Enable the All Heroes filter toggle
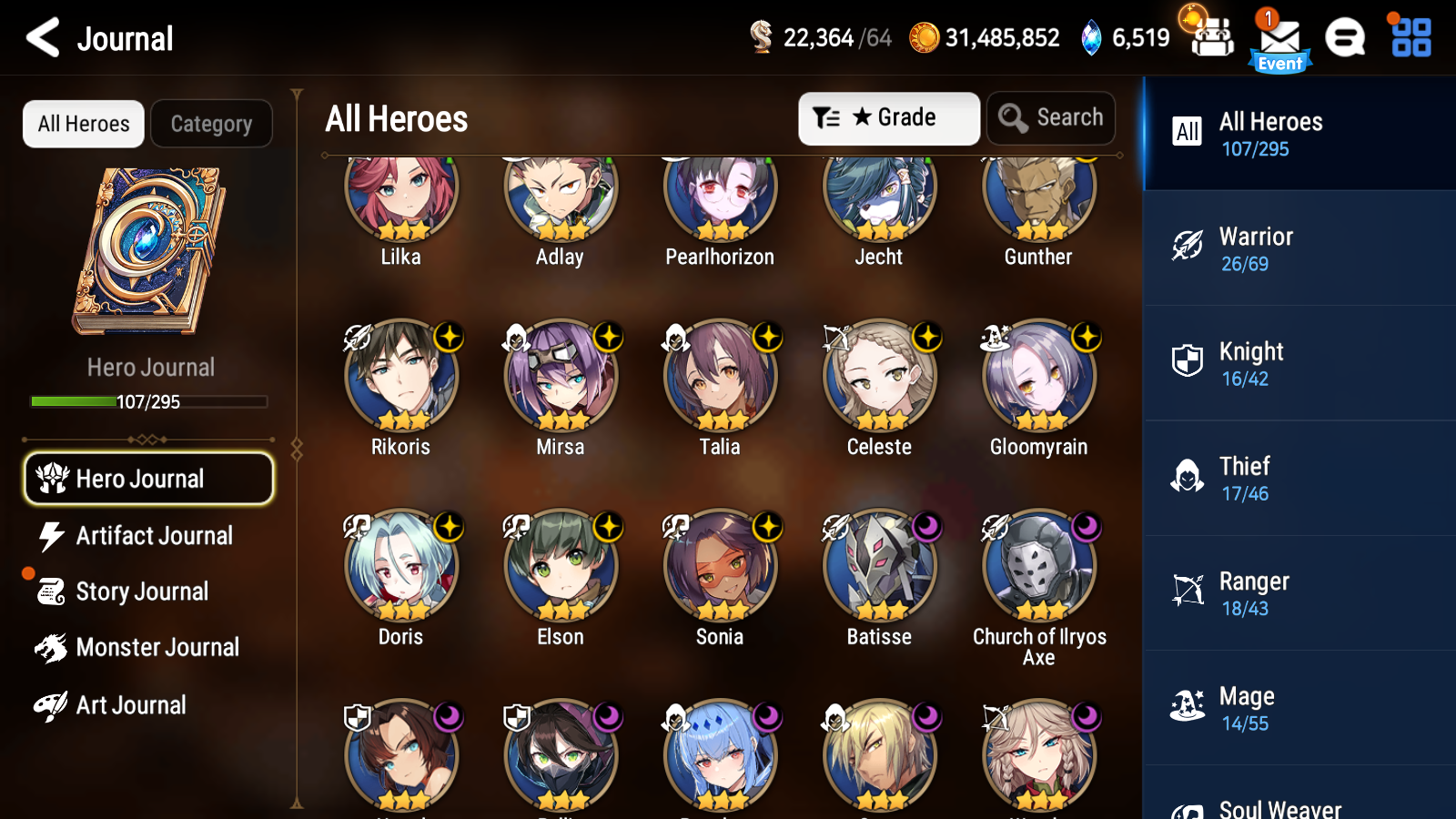Image resolution: width=1456 pixels, height=819 pixels. 83,124
